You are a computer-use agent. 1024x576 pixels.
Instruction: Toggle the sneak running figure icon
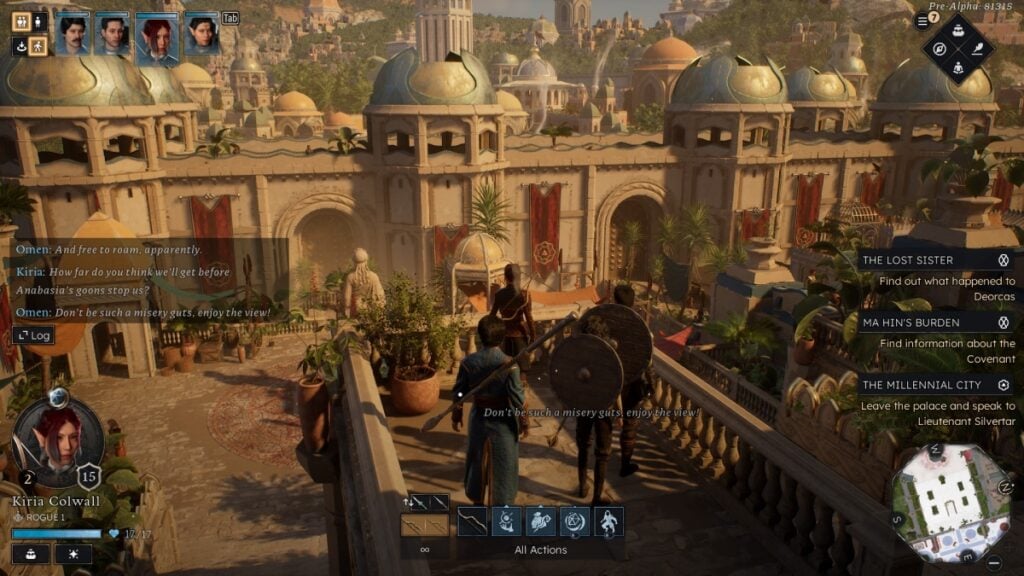38,46
